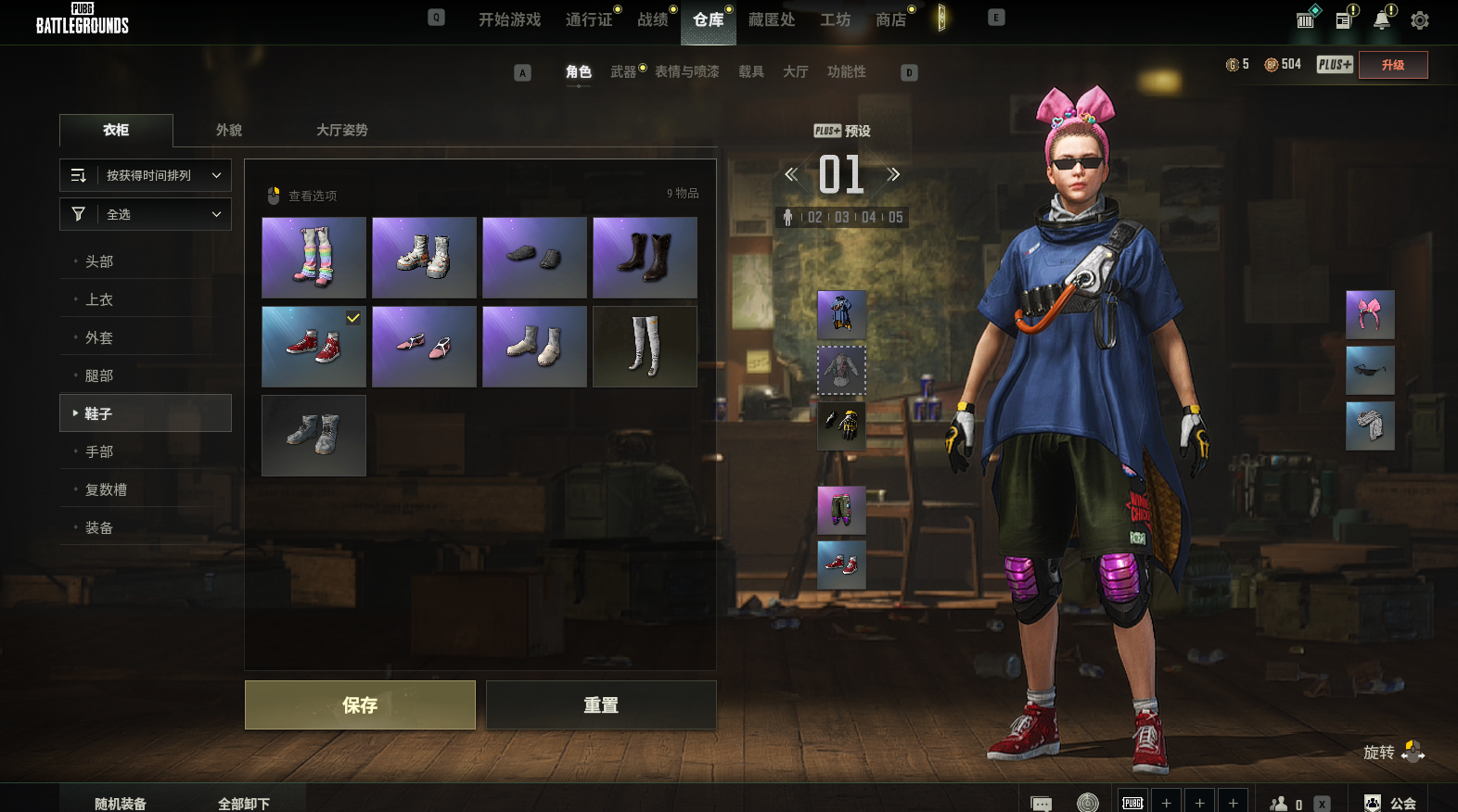Equip the tall dark brown boots
This screenshot has width=1458, height=812.
(x=645, y=258)
